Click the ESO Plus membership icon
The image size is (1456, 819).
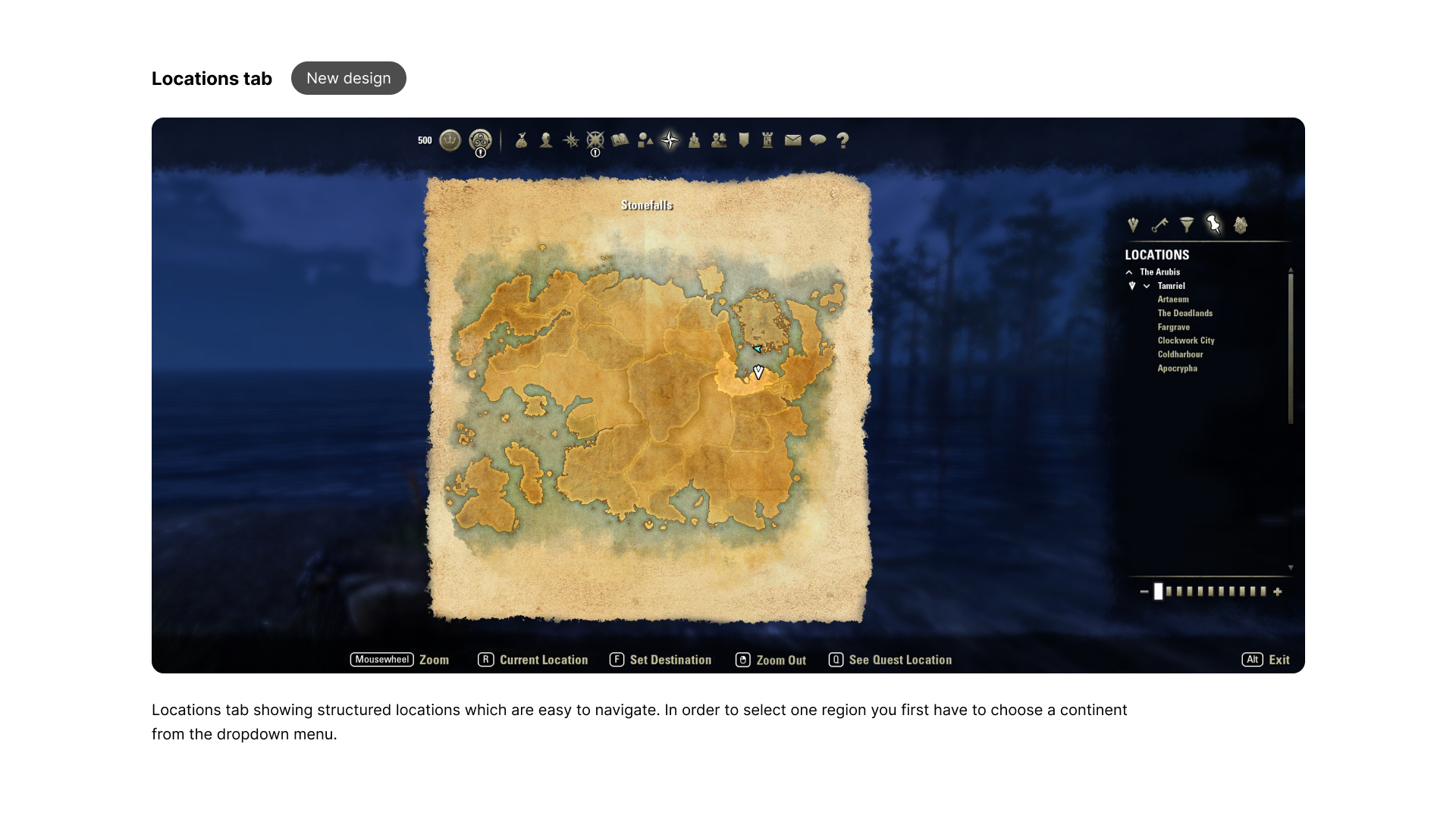(x=481, y=140)
